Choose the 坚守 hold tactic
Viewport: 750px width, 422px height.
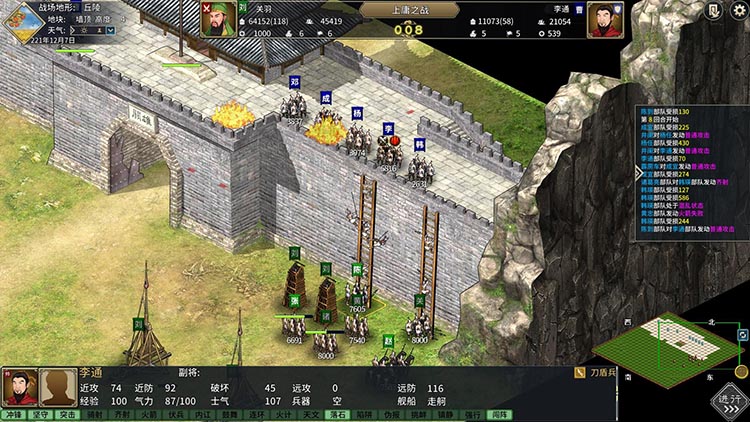(x=40, y=414)
